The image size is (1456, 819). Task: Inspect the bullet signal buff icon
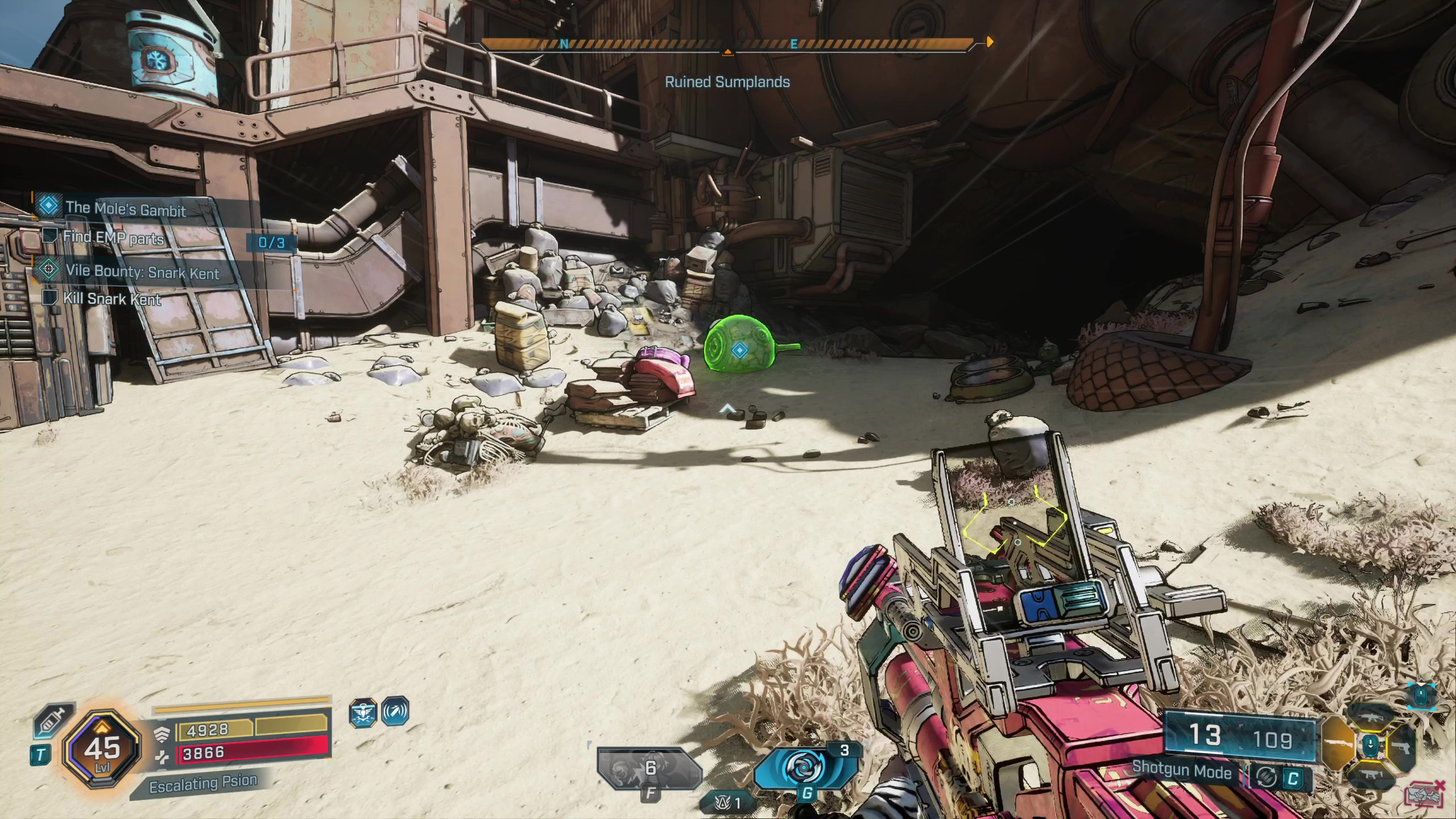tap(395, 711)
